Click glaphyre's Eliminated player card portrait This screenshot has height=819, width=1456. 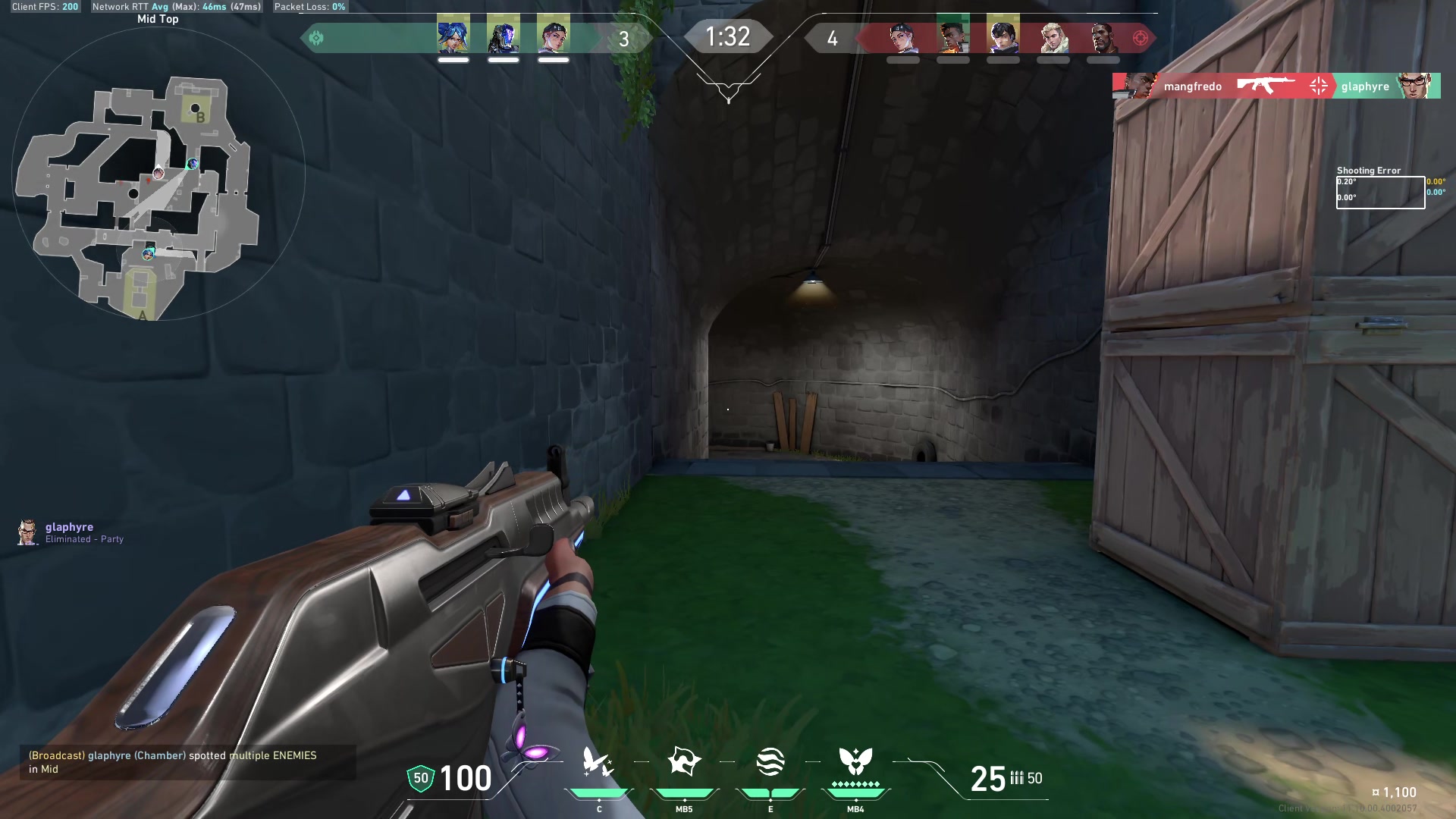click(x=27, y=532)
